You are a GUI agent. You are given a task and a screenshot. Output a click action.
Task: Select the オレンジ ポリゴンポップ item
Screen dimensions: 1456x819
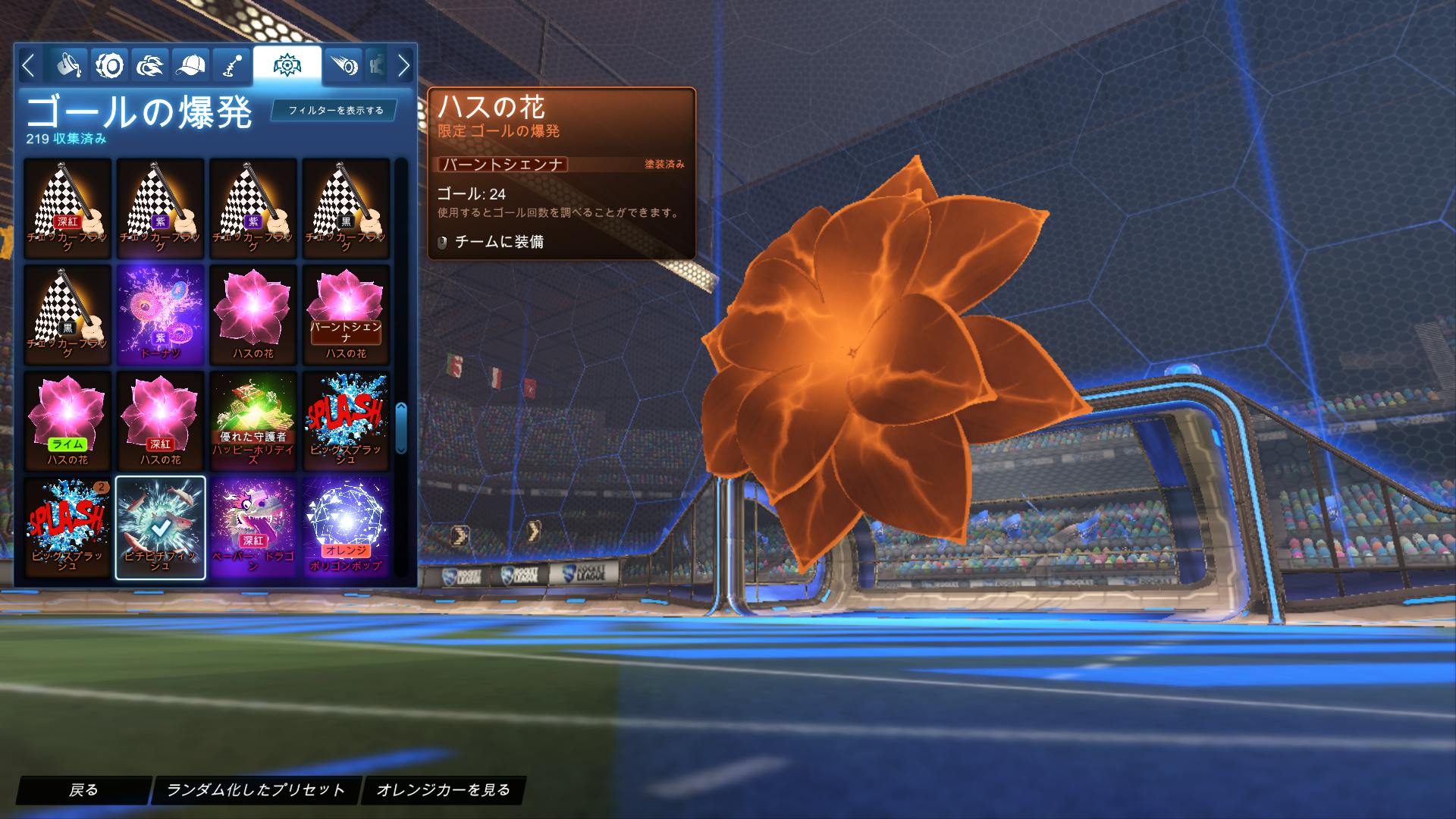pyautogui.click(x=346, y=527)
